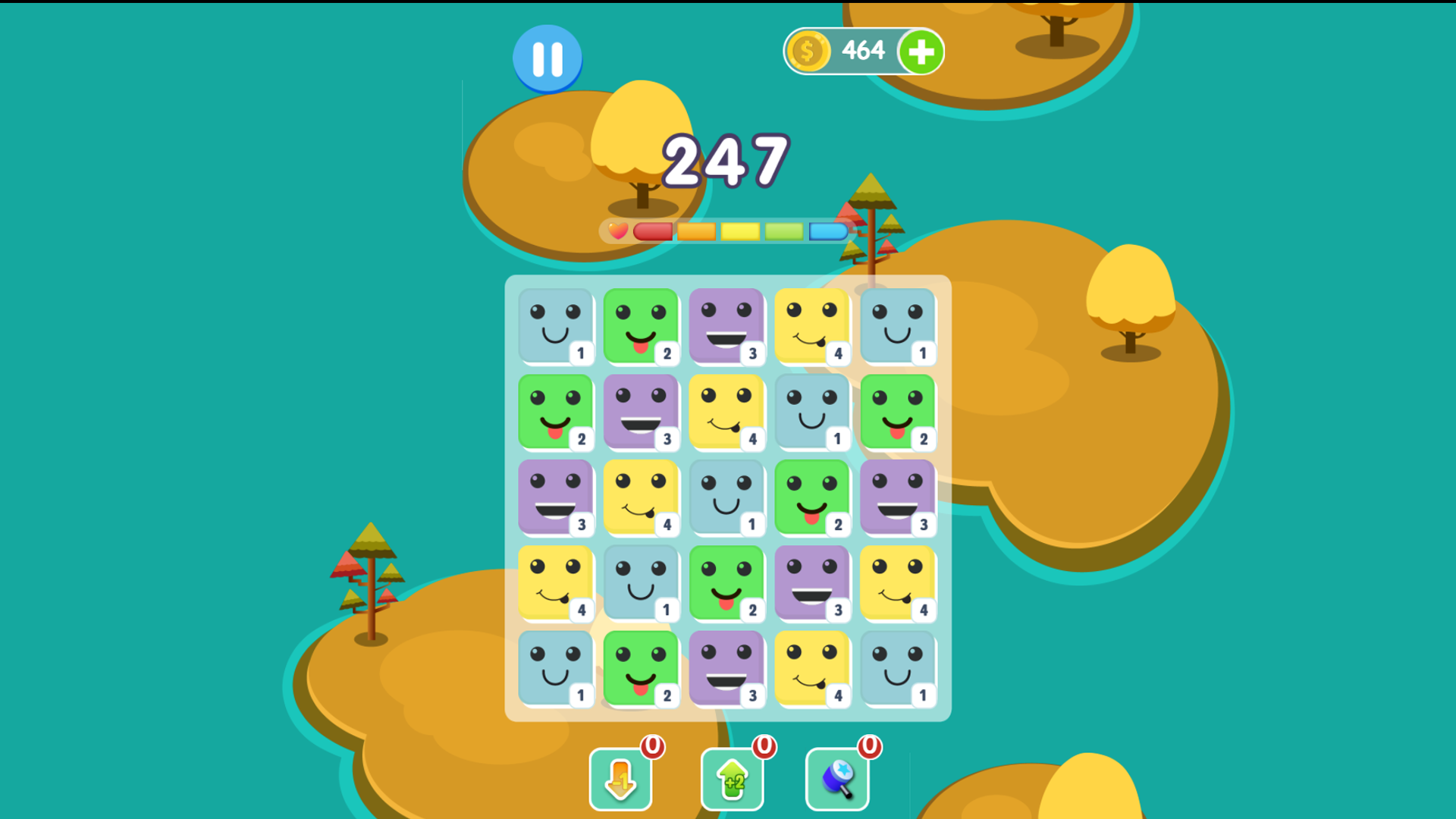This screenshot has width=1456, height=819.
Task: Use the hammer booster tool
Action: tap(836, 778)
